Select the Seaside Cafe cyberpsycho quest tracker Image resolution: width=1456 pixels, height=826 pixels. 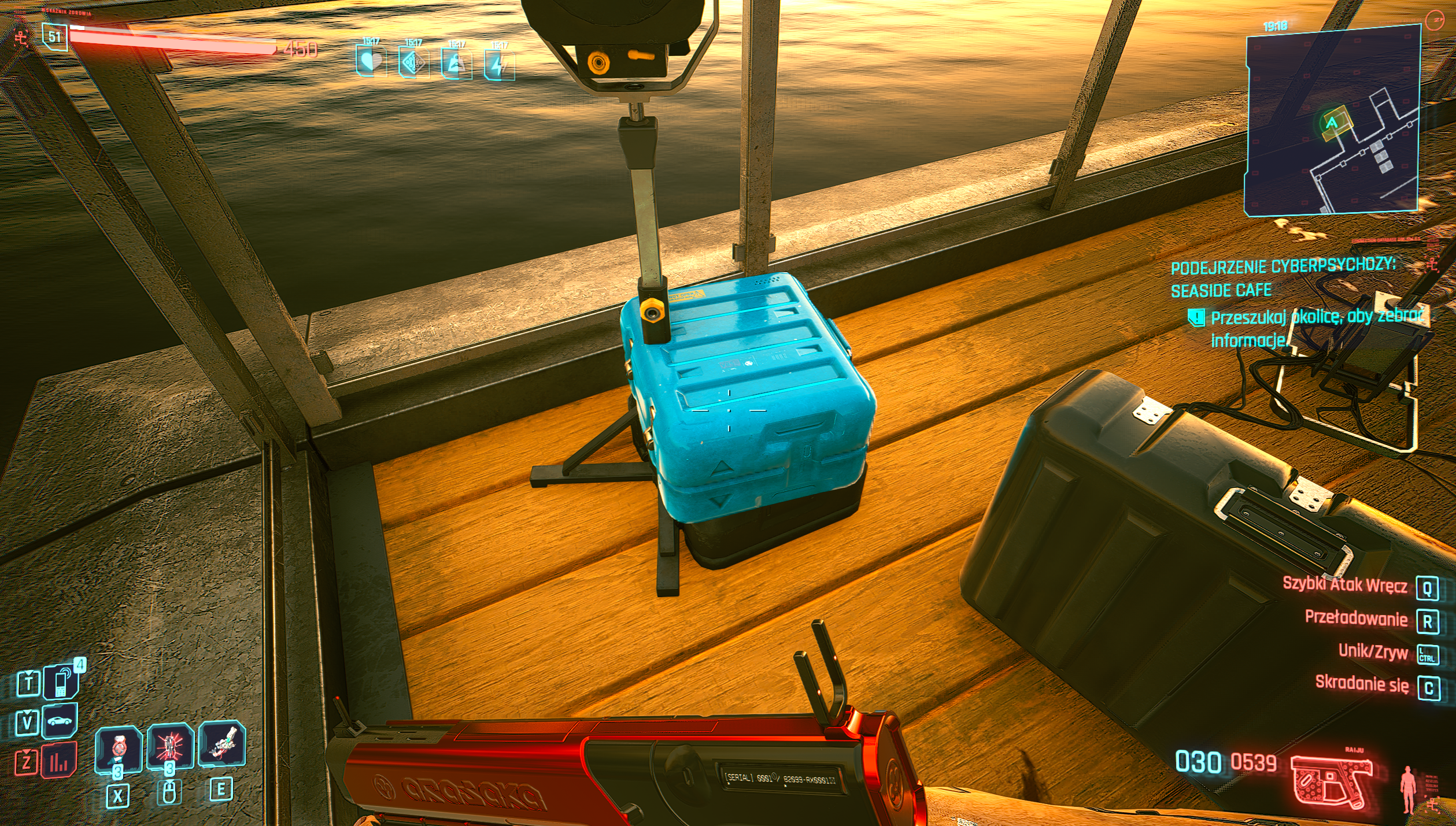(1283, 277)
